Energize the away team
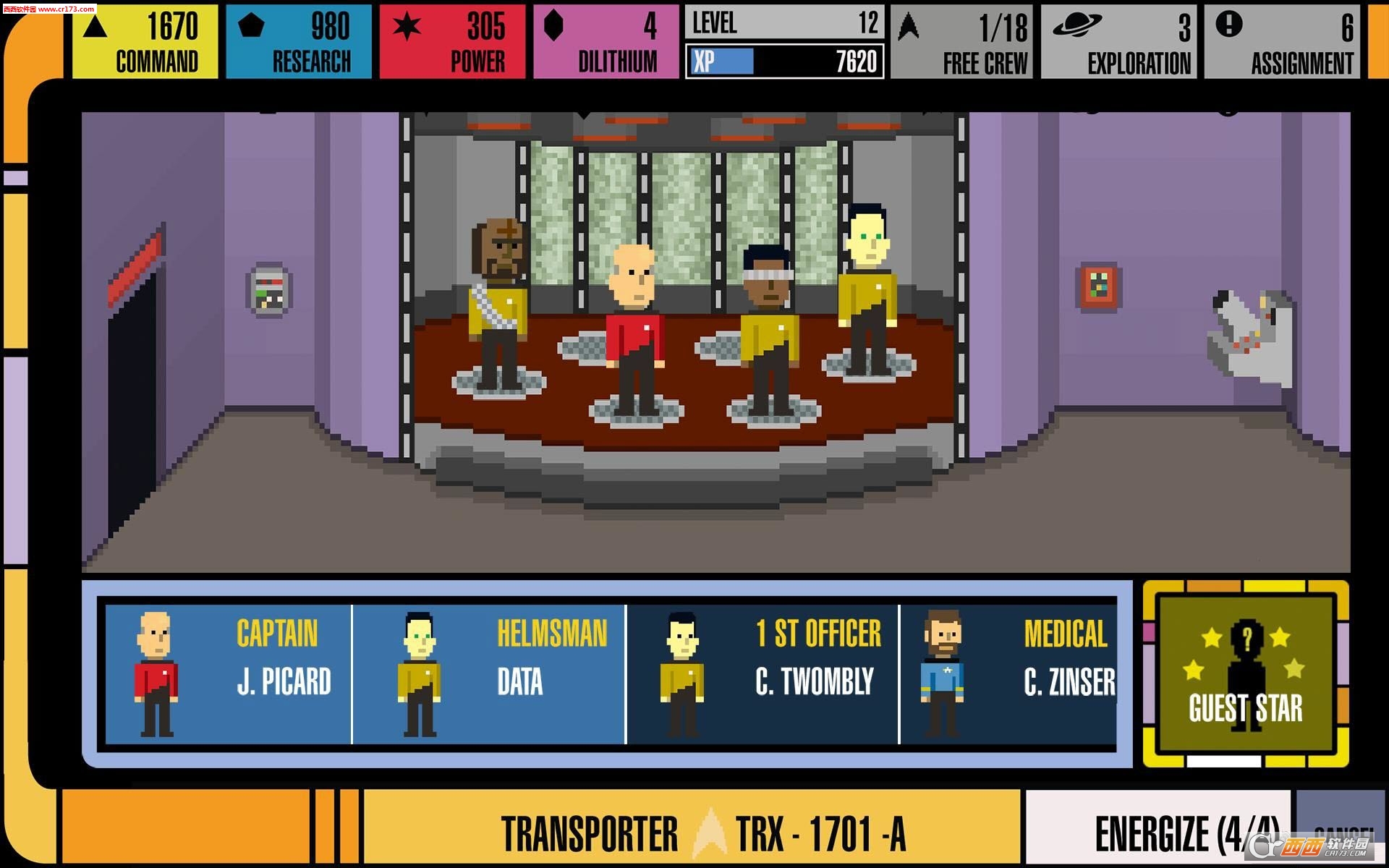1389x868 pixels. pyautogui.click(x=1157, y=832)
